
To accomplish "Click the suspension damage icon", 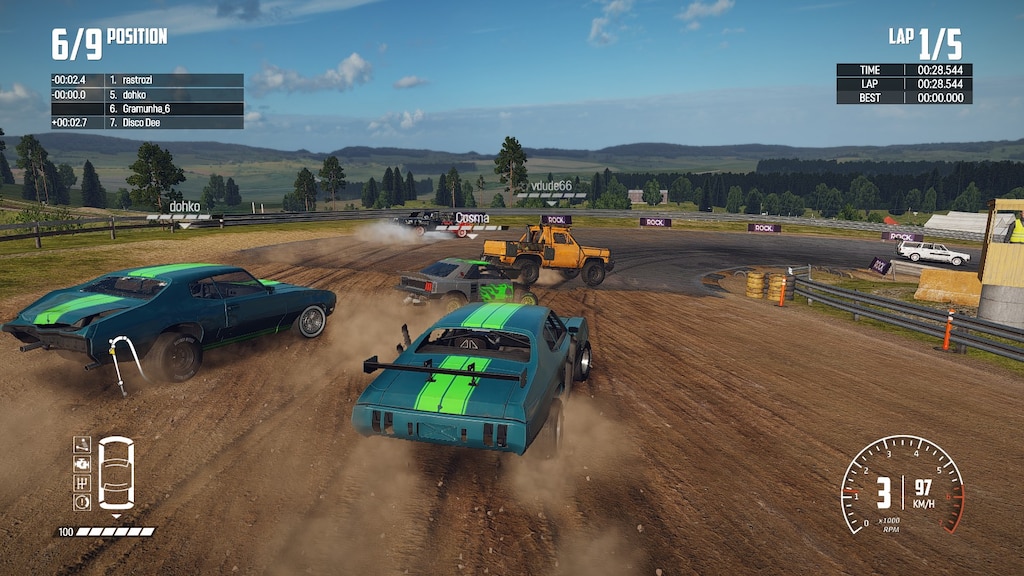I will pos(82,445).
